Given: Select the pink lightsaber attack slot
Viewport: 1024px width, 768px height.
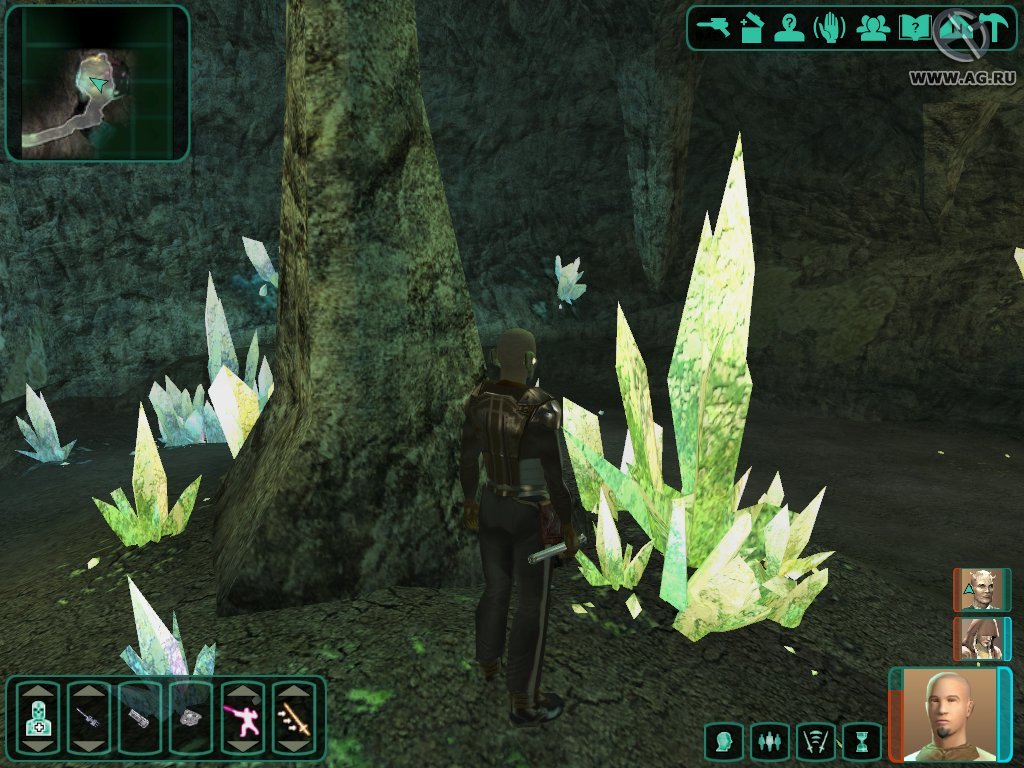Looking at the screenshot, I should [x=243, y=718].
